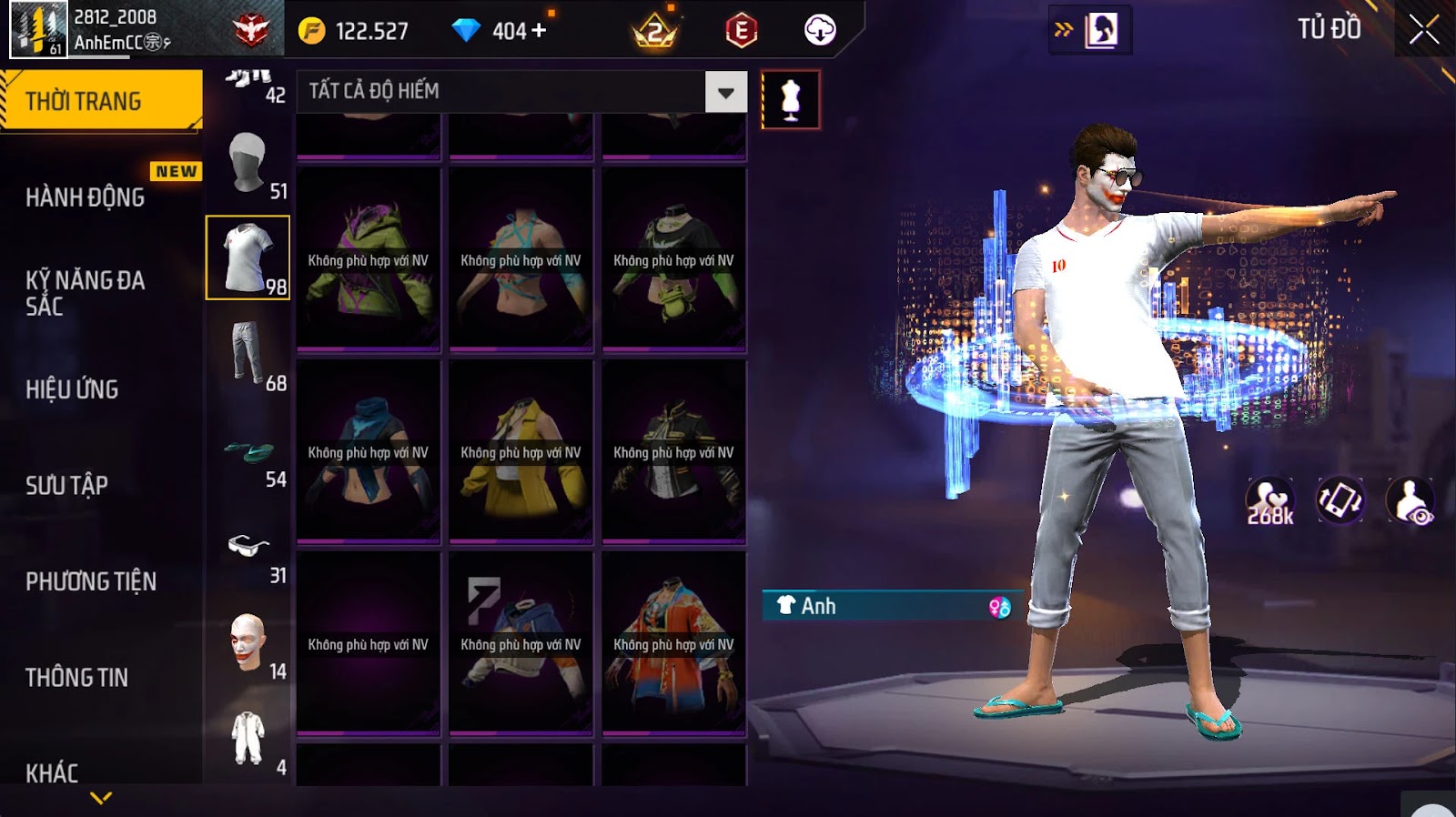The image size is (1456, 817).
Task: Select the head mask clothing category
Action: click(248, 164)
